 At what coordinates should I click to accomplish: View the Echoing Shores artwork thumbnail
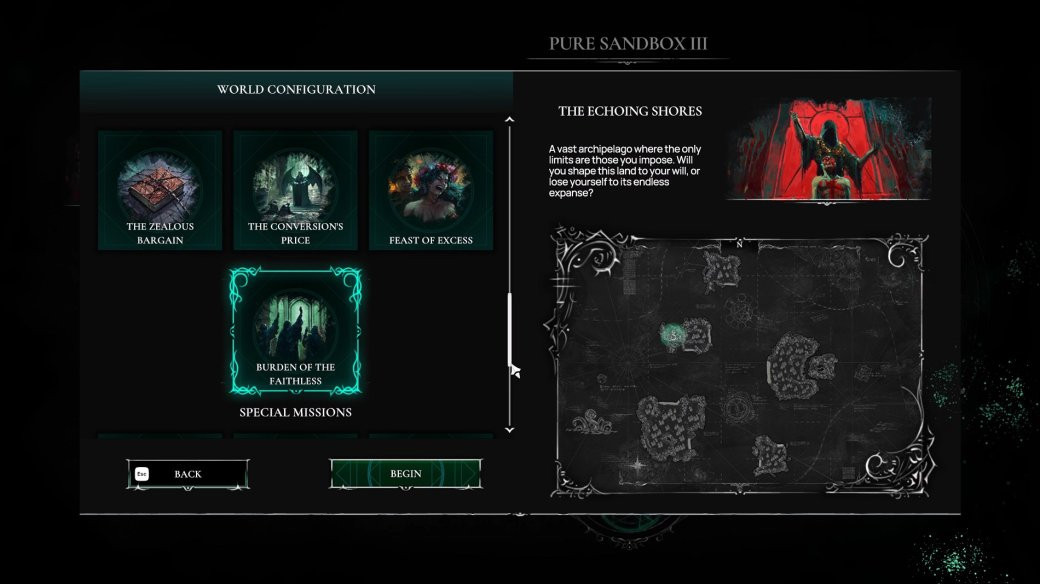[828, 148]
